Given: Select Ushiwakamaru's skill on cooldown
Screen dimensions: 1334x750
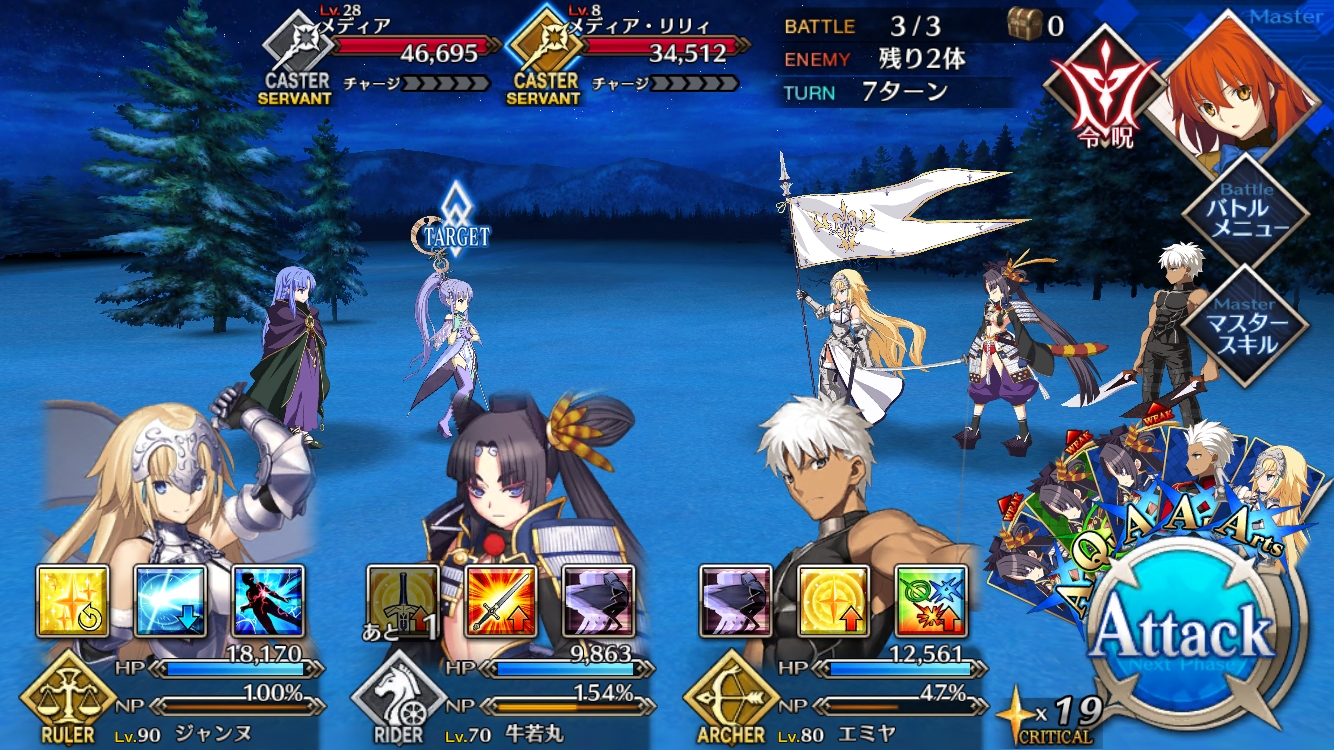Looking at the screenshot, I should pos(403,601).
